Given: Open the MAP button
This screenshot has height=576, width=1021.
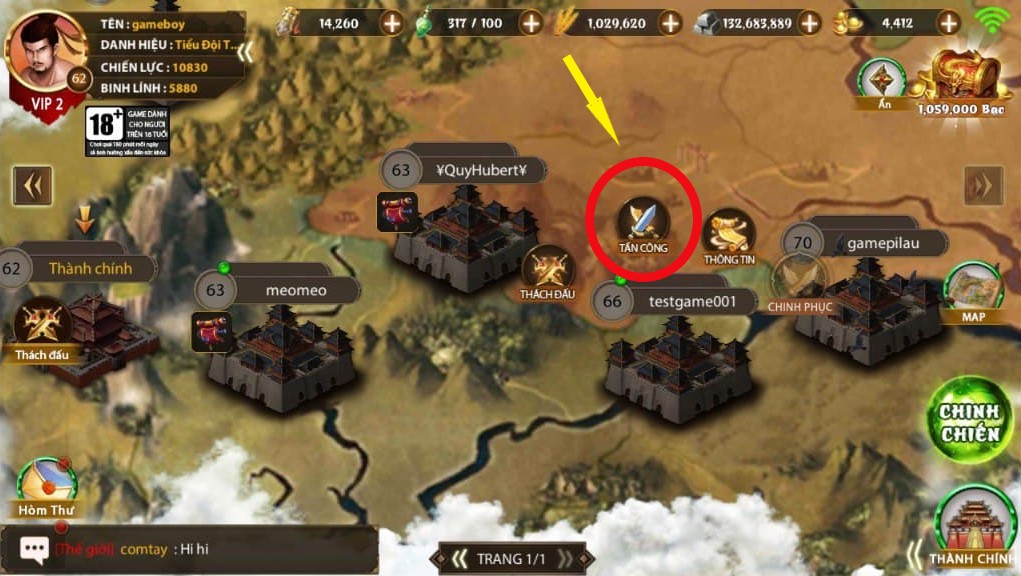Looking at the screenshot, I should [973, 290].
